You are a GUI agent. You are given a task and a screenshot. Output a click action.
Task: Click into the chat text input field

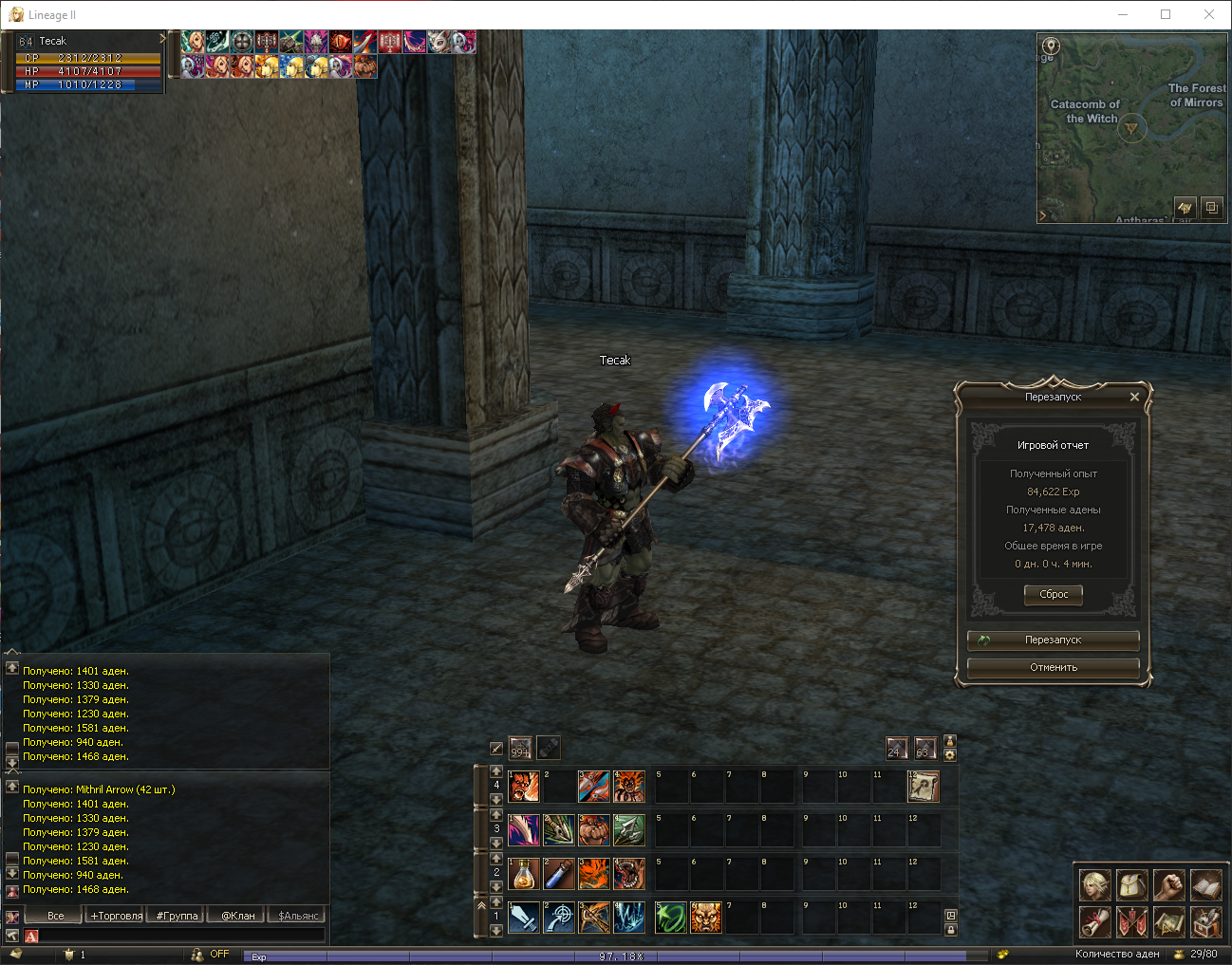pyautogui.click(x=180, y=937)
